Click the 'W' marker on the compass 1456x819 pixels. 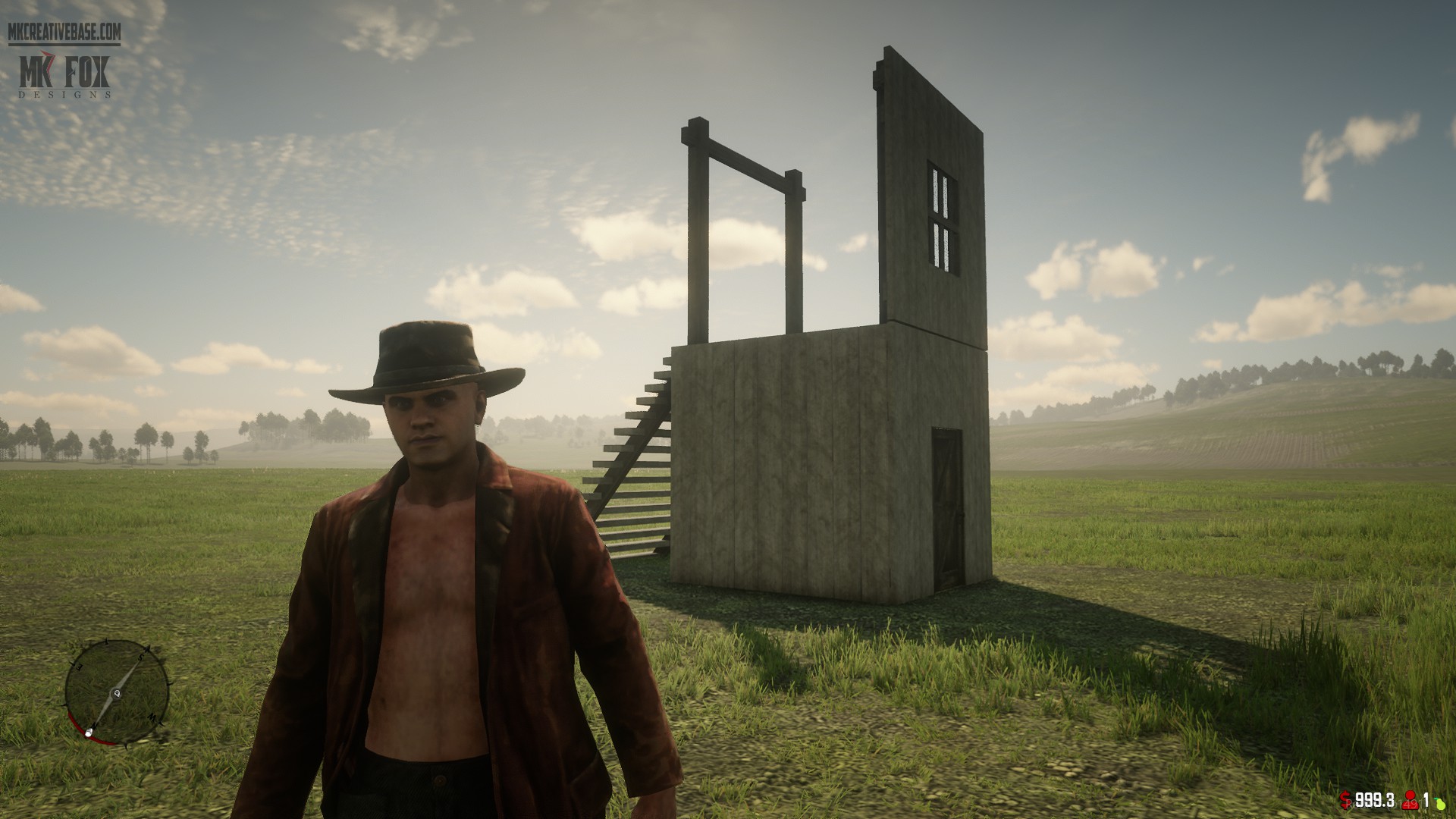(x=152, y=717)
